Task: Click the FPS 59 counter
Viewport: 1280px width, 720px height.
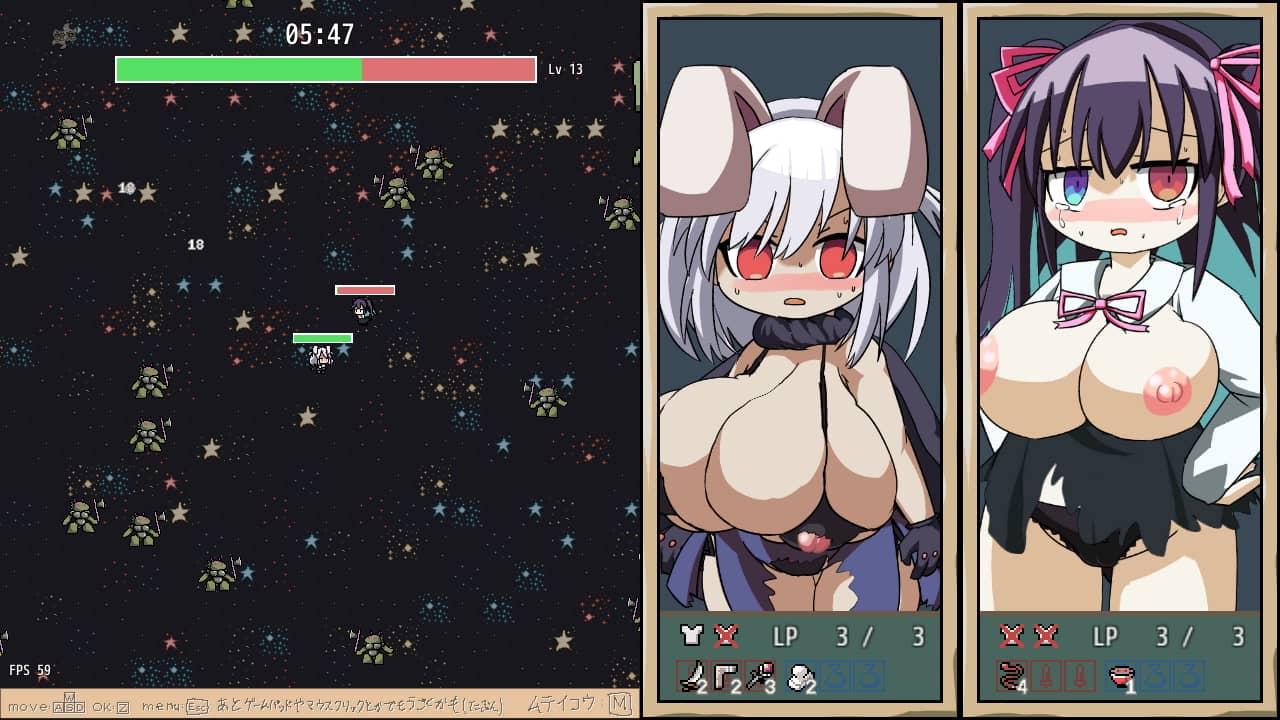Action: [x=29, y=669]
